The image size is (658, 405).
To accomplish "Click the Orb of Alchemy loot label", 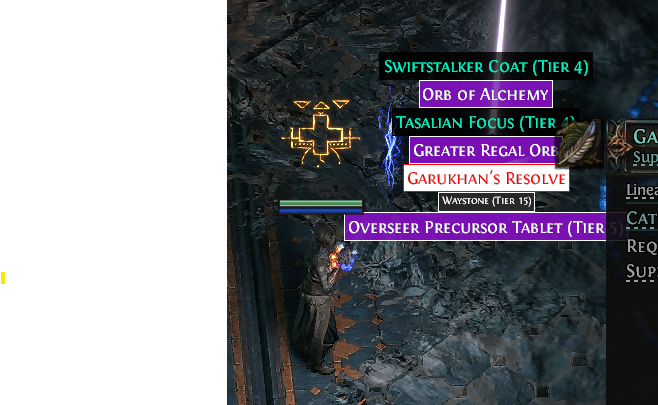I will (486, 95).
